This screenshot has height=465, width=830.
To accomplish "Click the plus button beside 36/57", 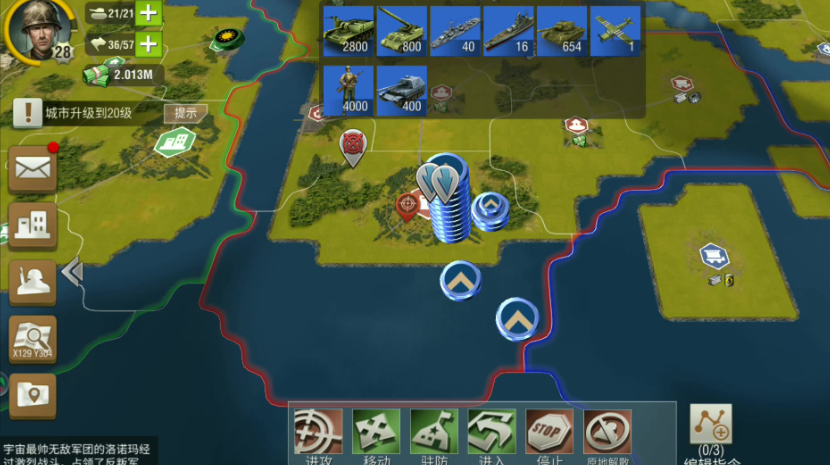I will [x=148, y=44].
